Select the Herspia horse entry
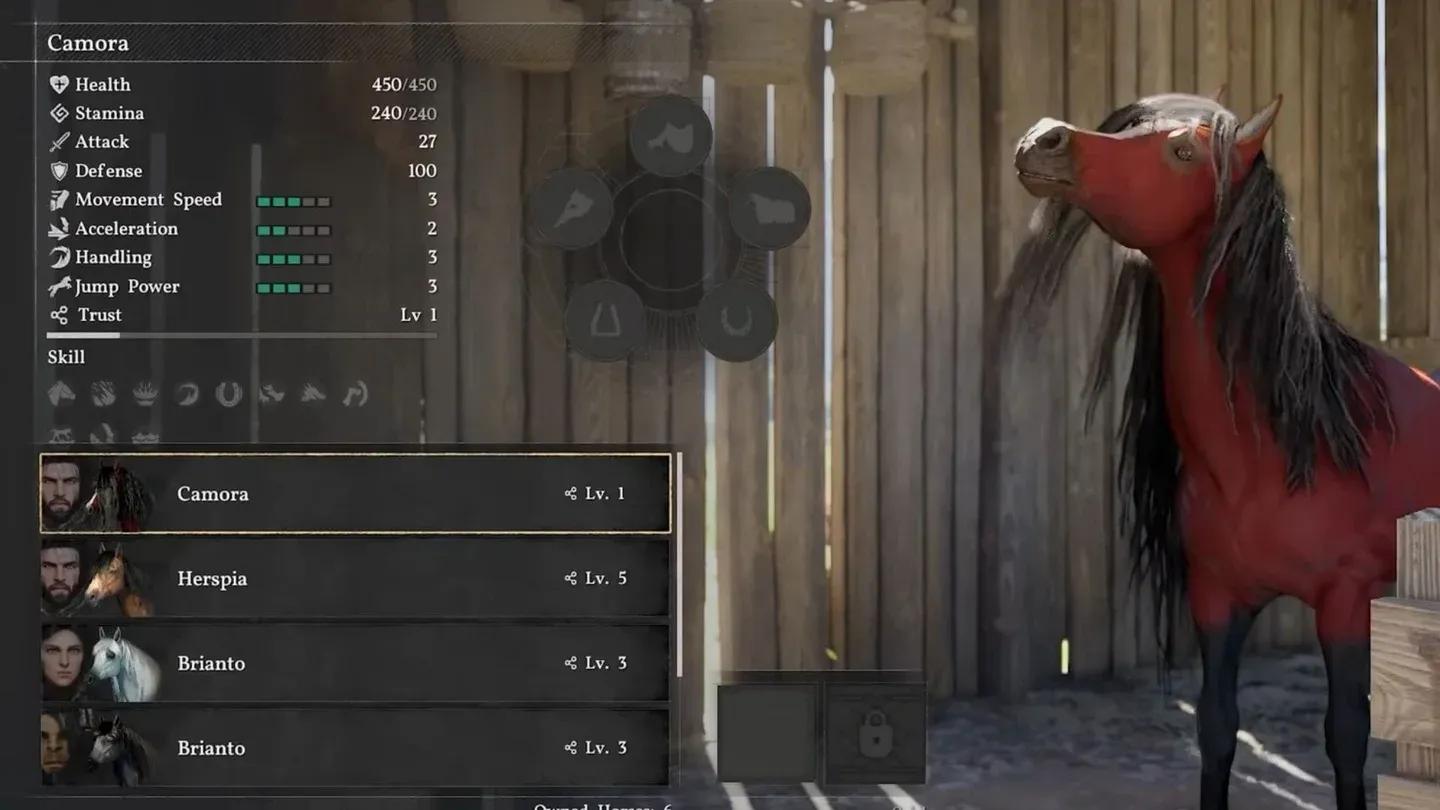This screenshot has height=810, width=1440. (350, 578)
